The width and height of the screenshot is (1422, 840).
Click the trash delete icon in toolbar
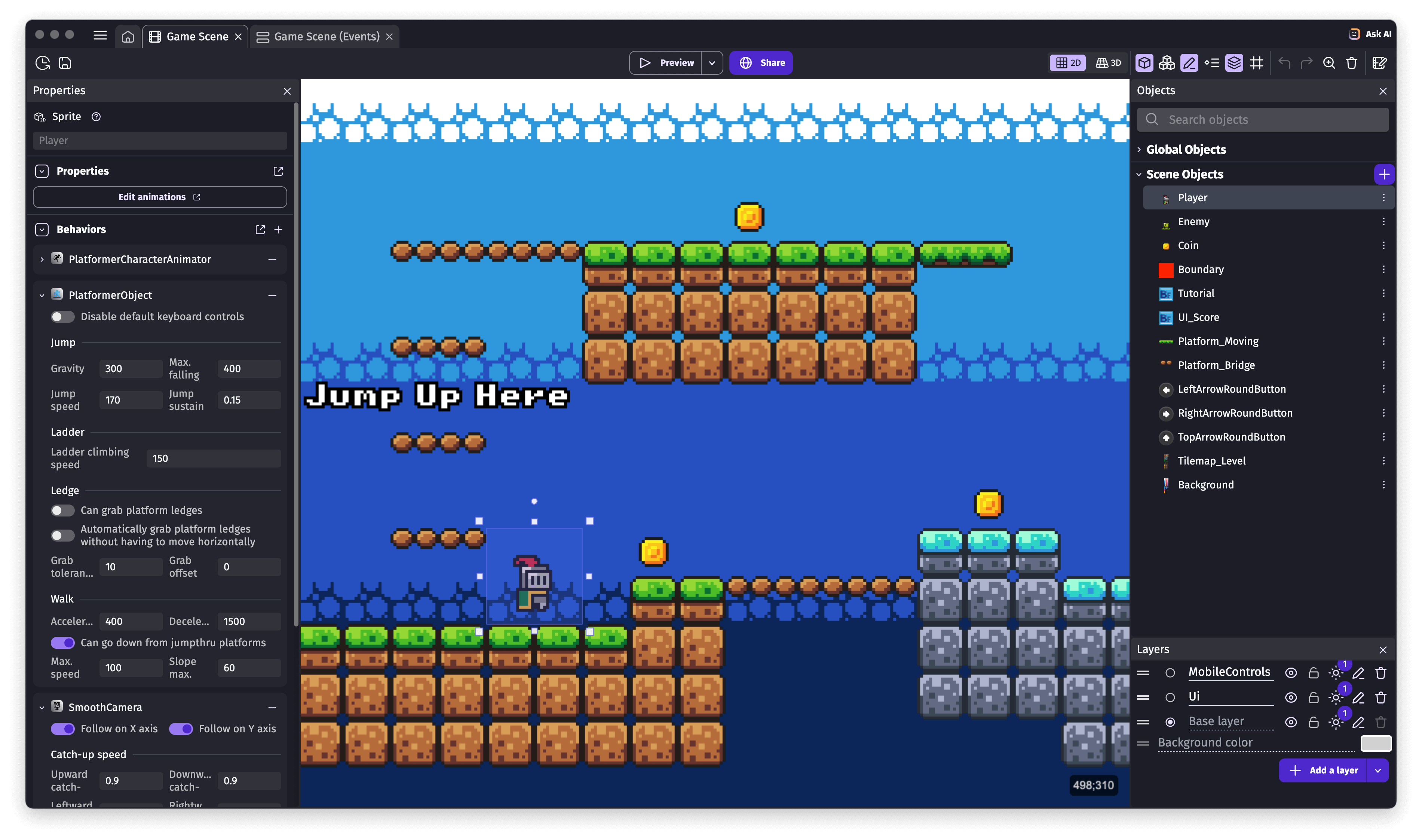pyautogui.click(x=1351, y=63)
